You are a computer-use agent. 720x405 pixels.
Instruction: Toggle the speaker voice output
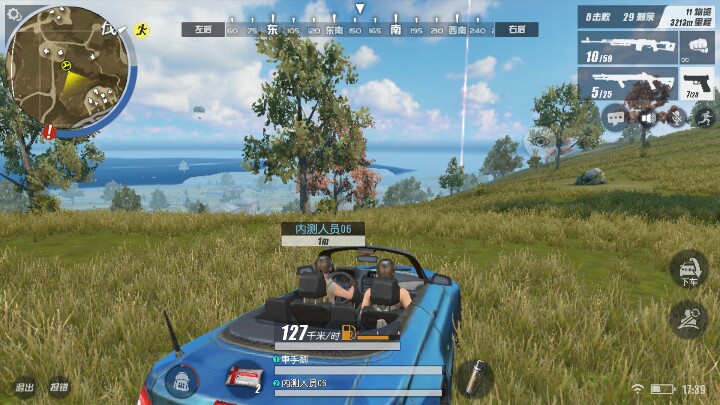647,118
